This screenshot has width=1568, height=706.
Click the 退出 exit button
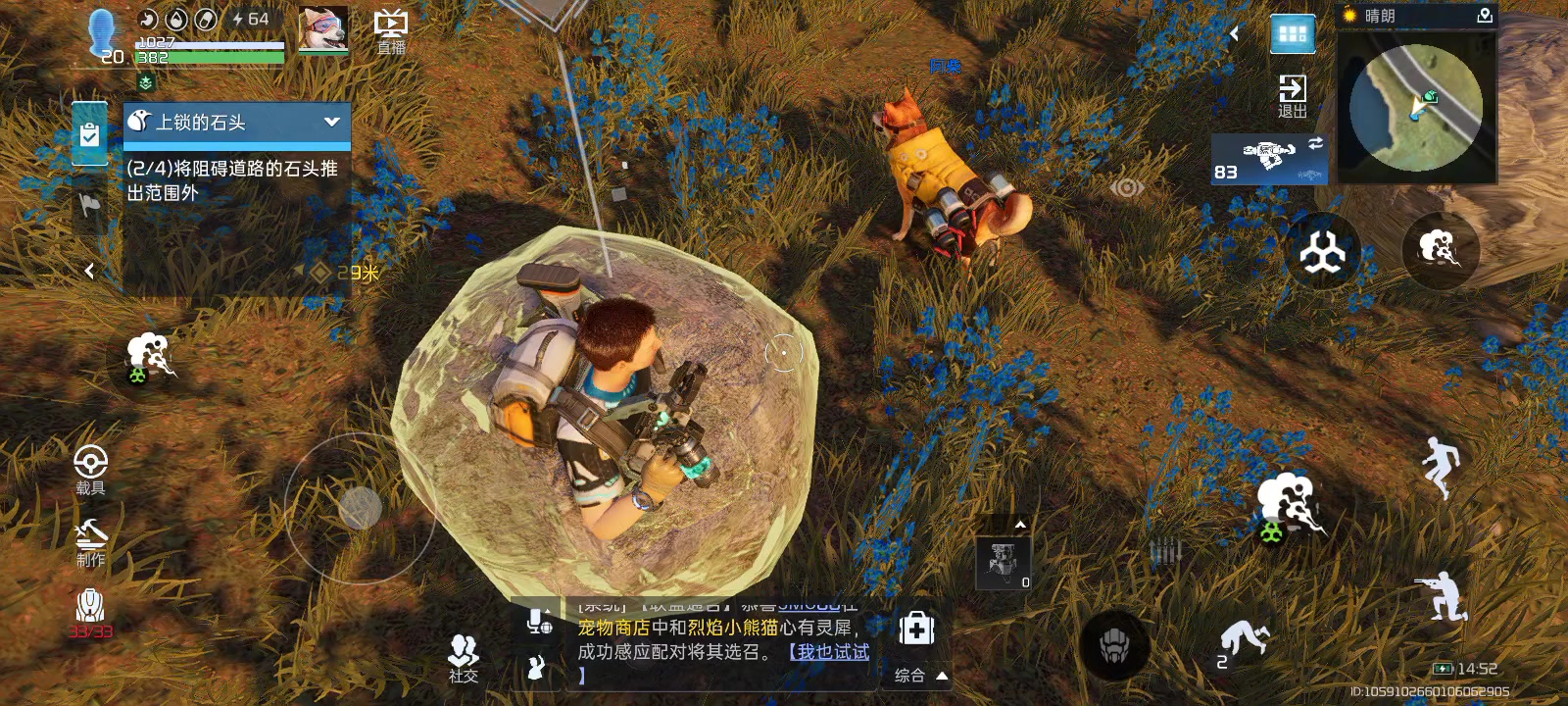pyautogui.click(x=1292, y=96)
